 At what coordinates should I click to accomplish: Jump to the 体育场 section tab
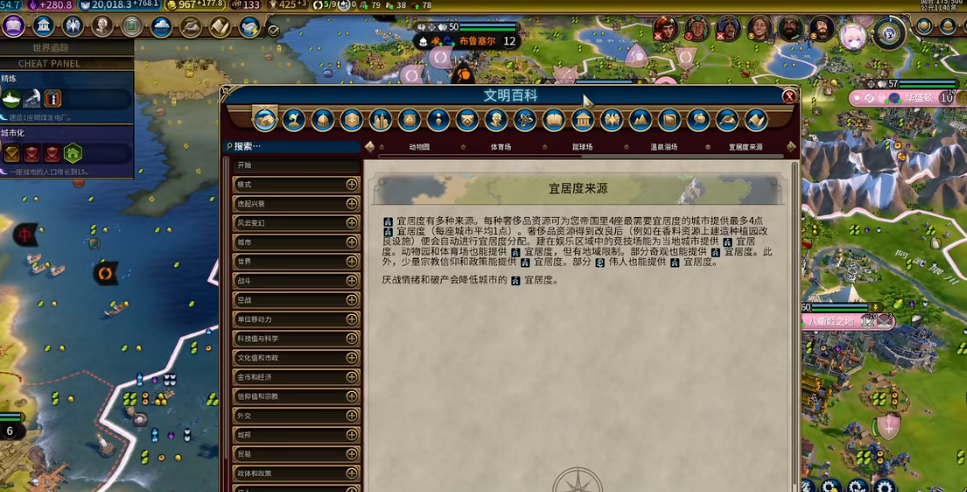click(x=500, y=147)
